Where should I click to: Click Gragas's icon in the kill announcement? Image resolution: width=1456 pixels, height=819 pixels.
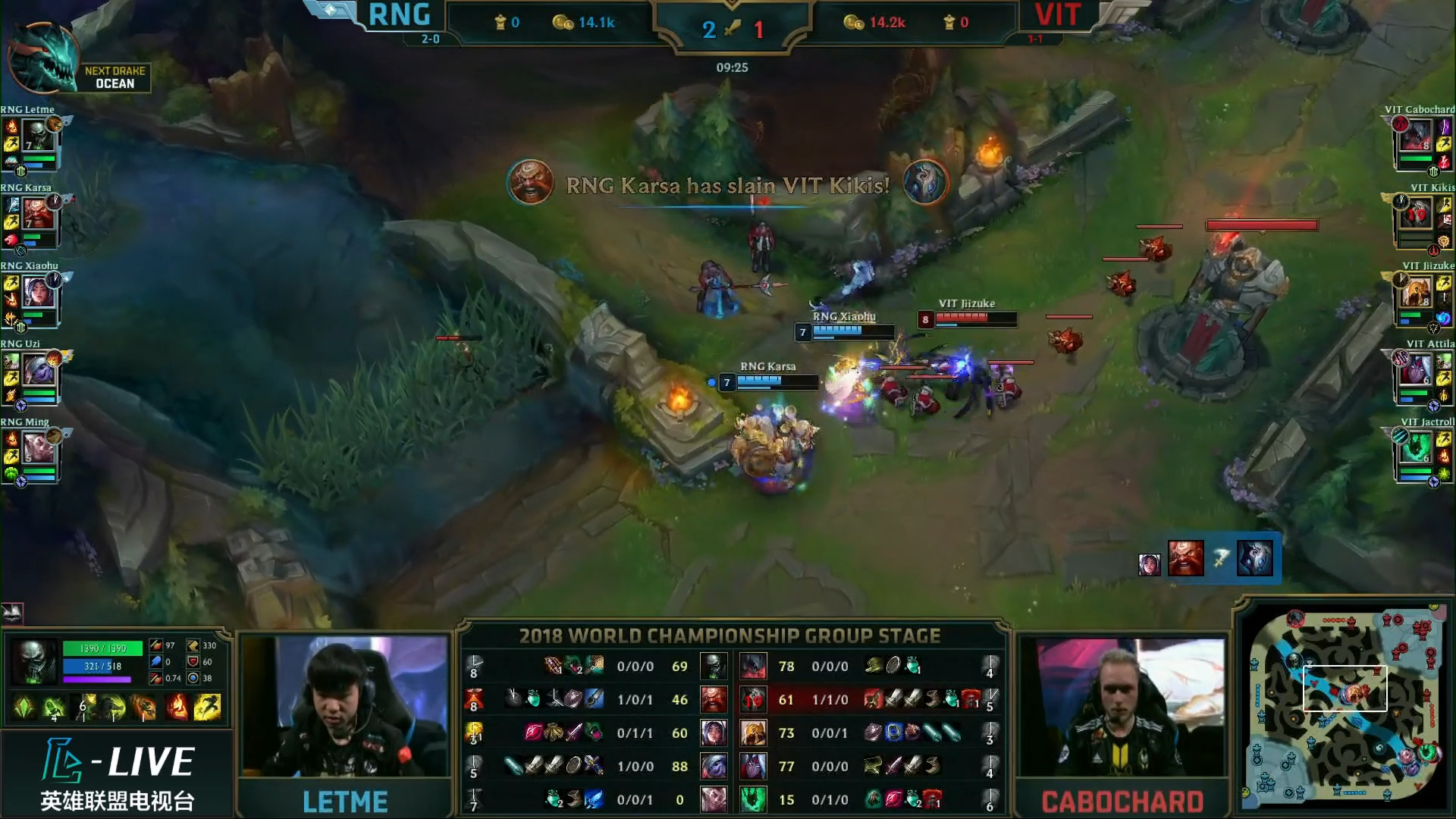click(531, 183)
